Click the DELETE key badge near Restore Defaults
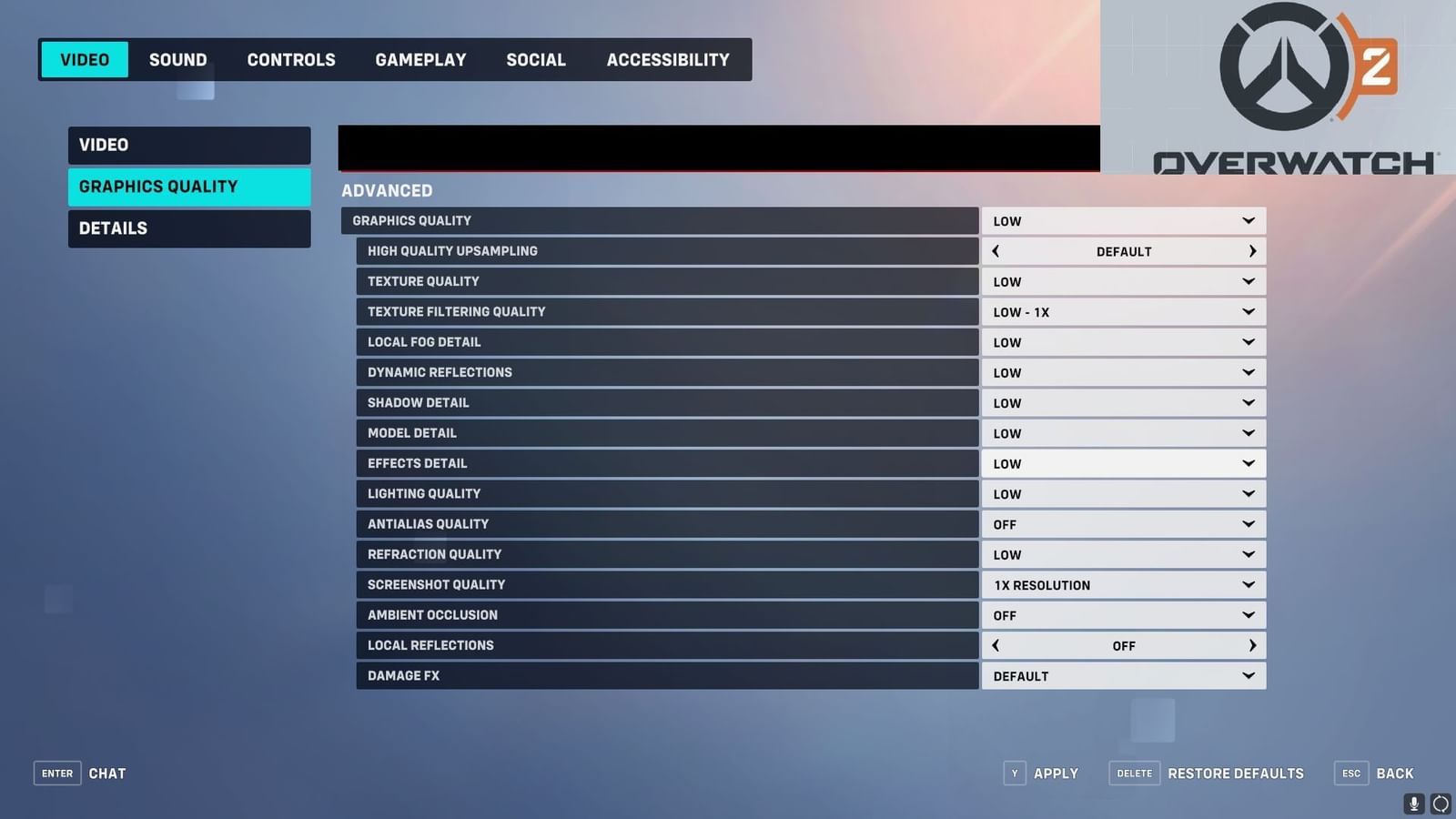Viewport: 1456px width, 819px height. coord(1134,773)
